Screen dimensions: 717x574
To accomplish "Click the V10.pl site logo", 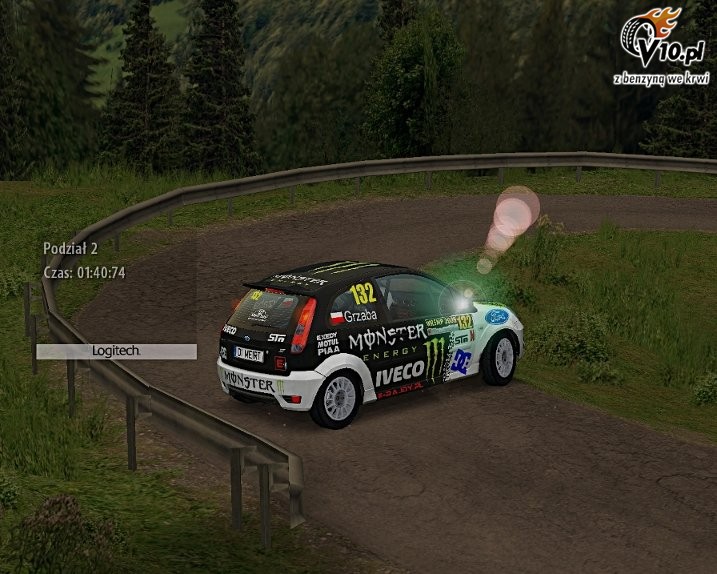I will [651, 45].
